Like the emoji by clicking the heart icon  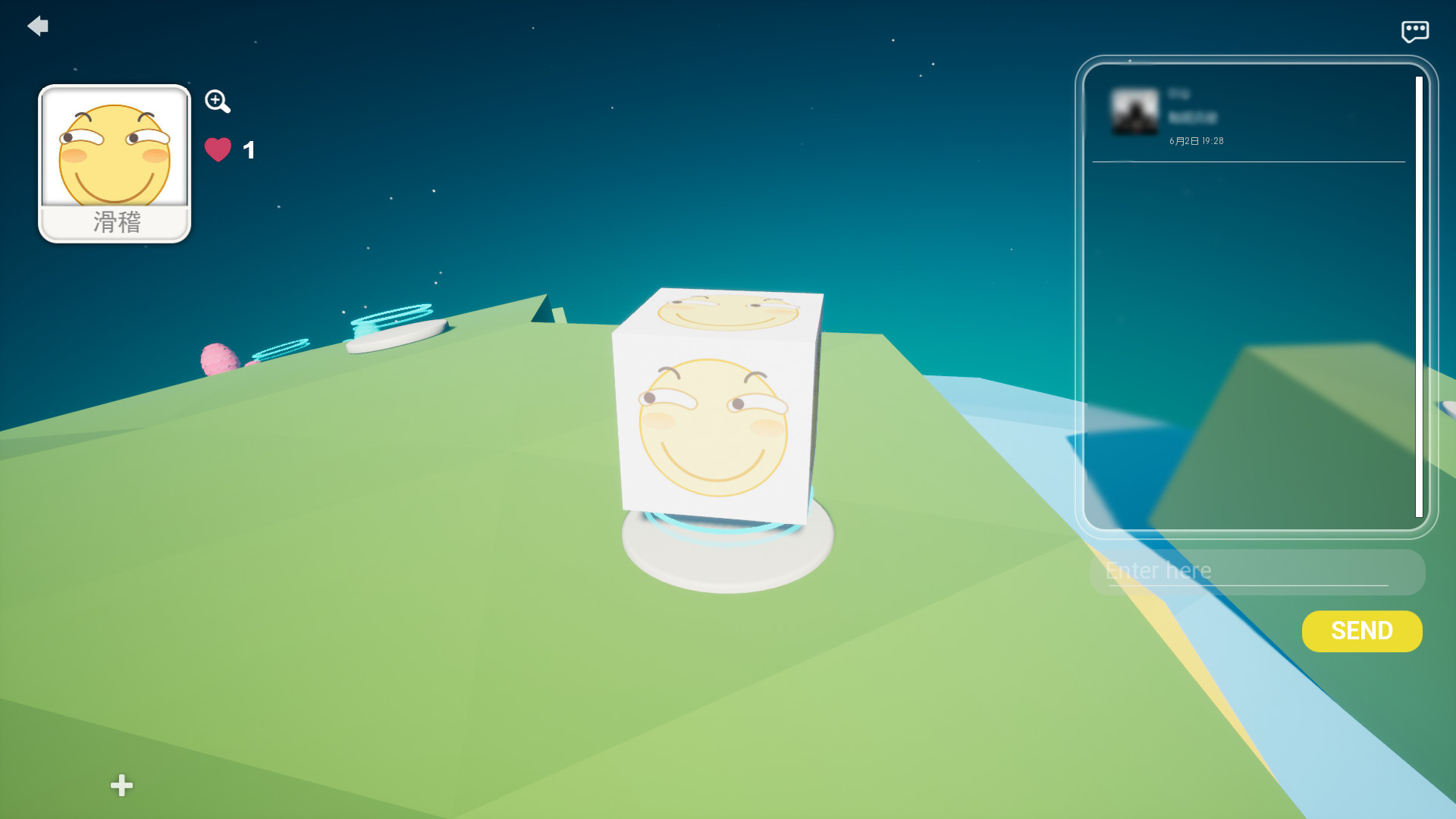coord(218,149)
